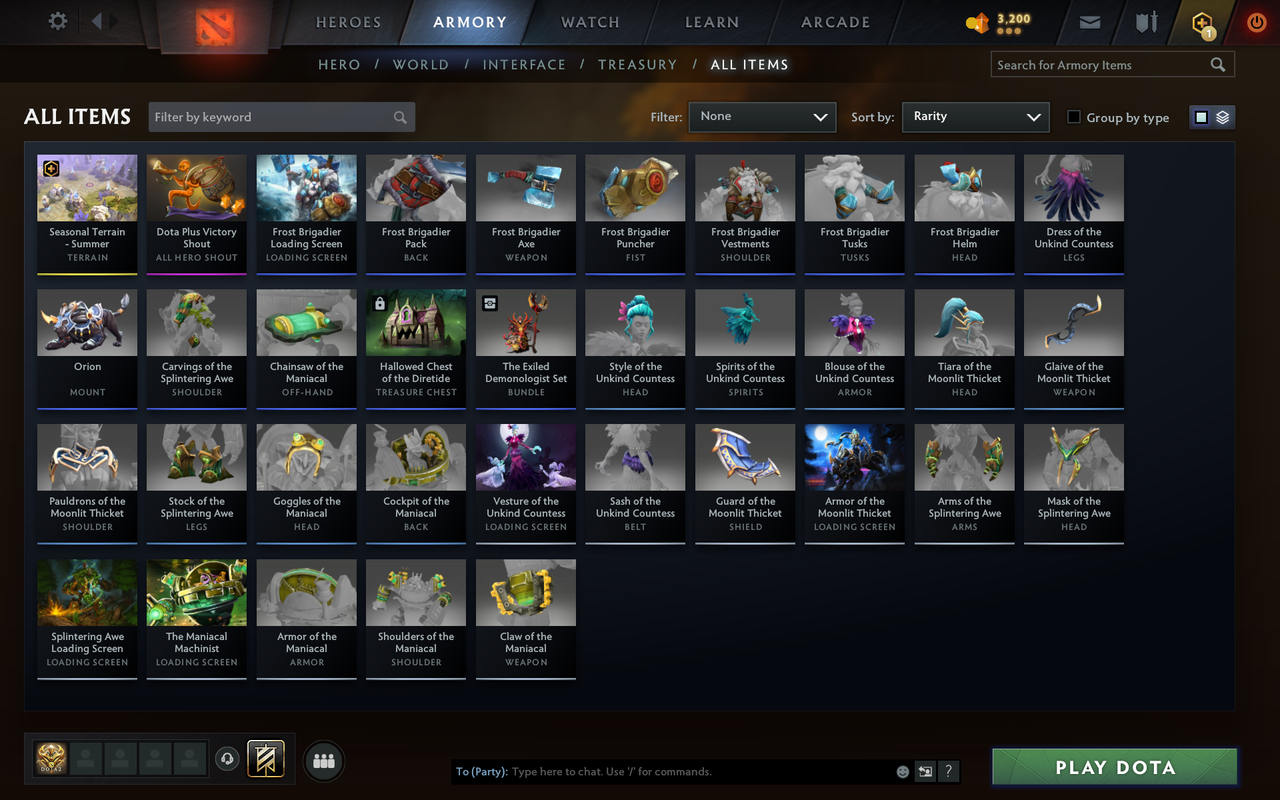
Task: Open Dota Plus via the hexagon icon
Action: tap(1200, 21)
